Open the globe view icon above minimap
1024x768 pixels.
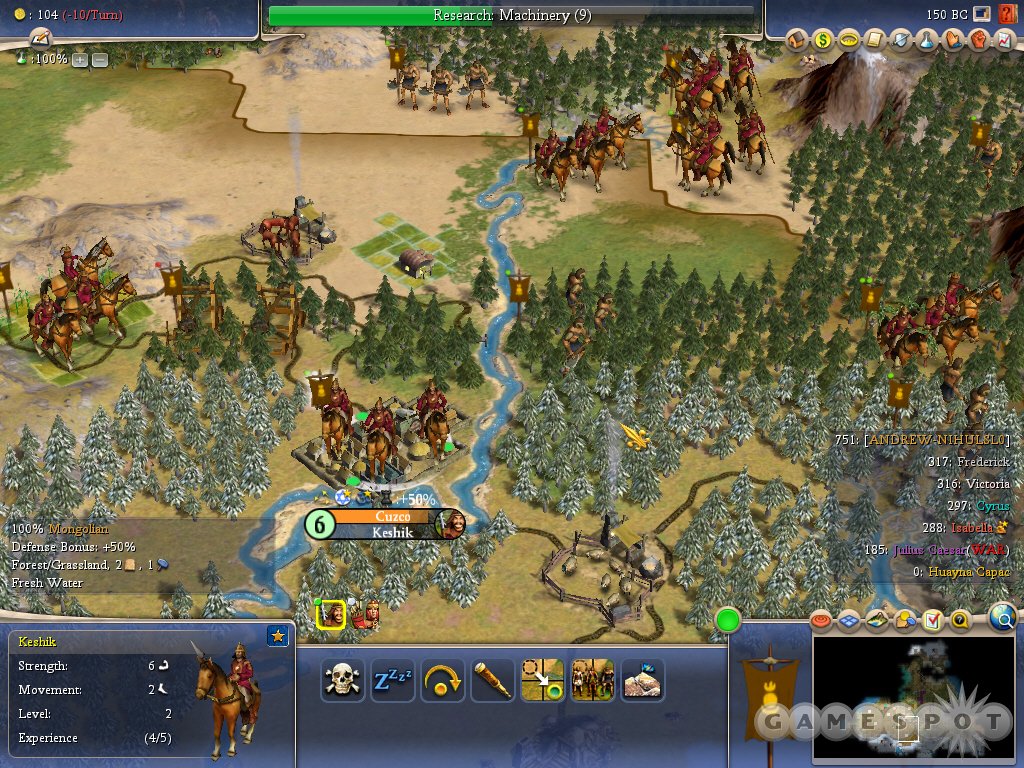click(x=1003, y=620)
